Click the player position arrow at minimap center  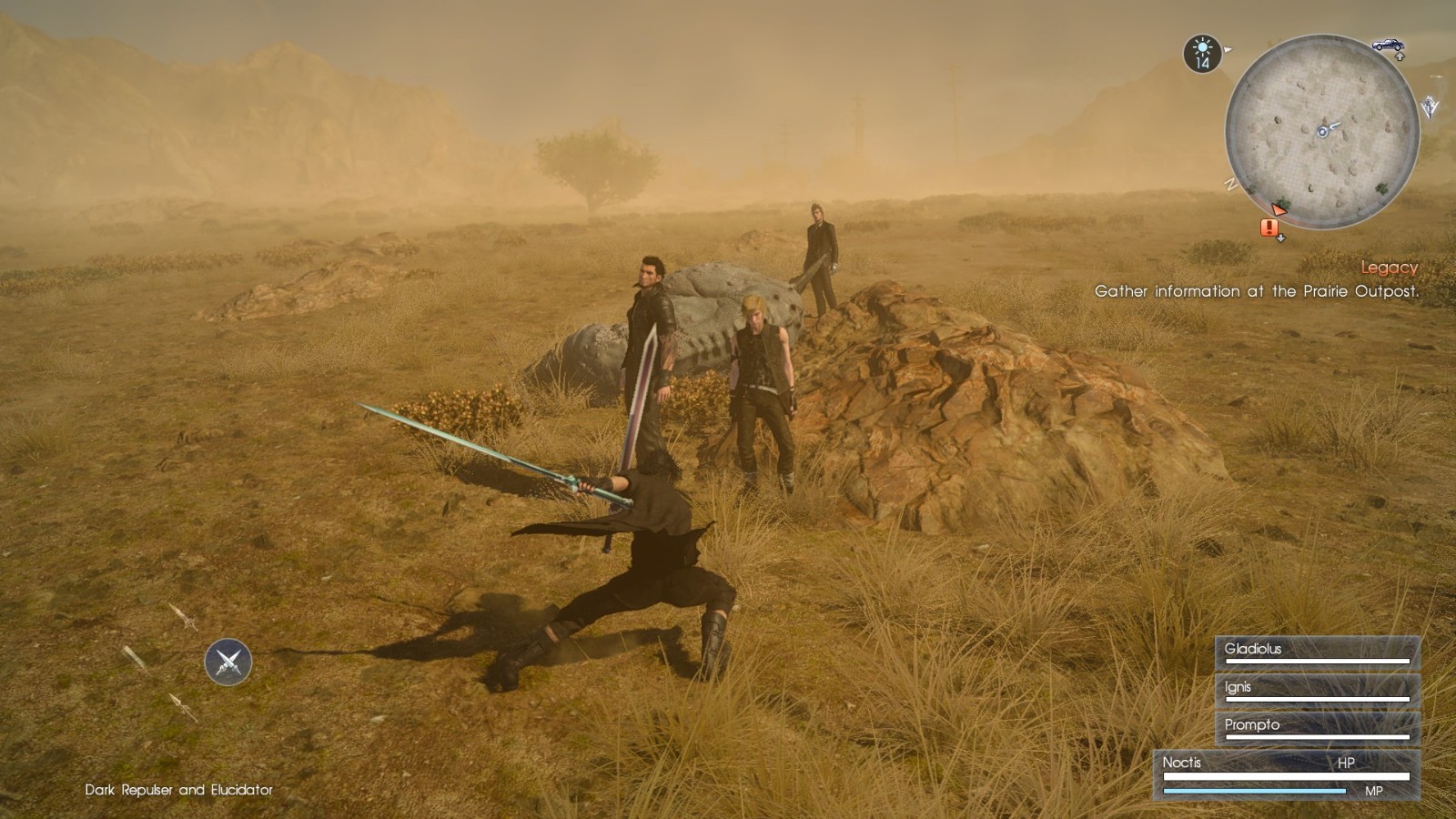(x=1324, y=130)
